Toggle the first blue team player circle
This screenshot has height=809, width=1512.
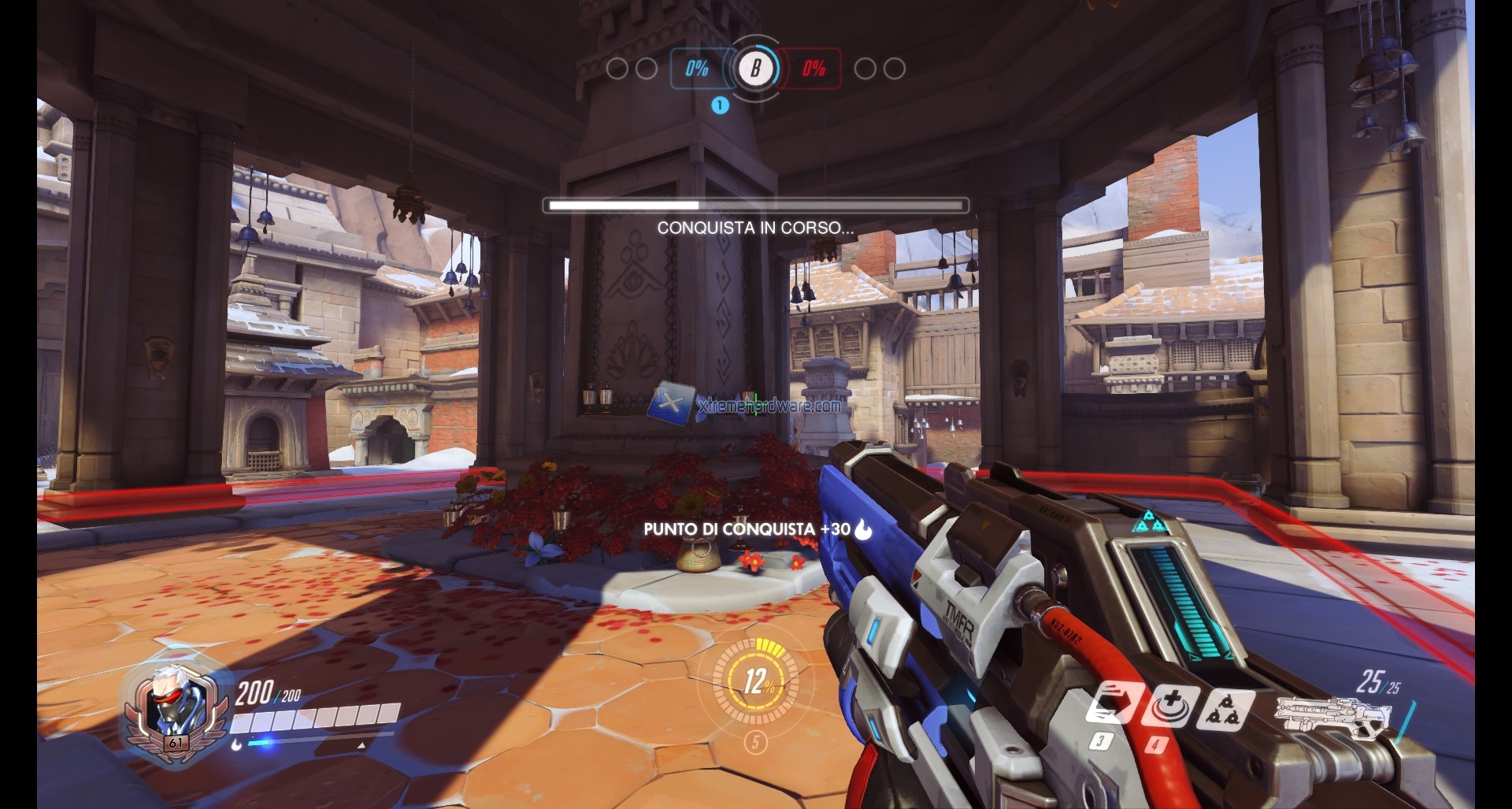point(618,69)
